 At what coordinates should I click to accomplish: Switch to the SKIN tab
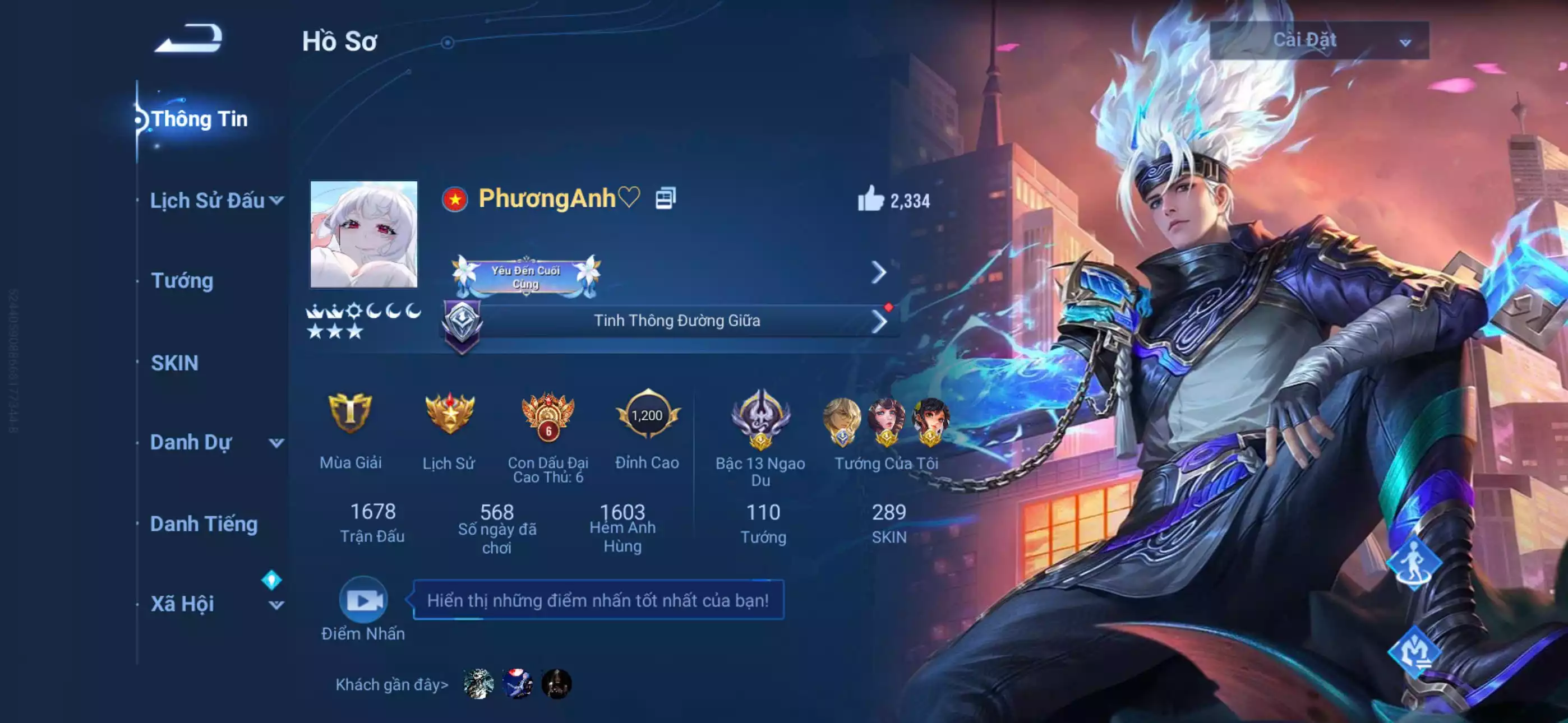coord(173,363)
